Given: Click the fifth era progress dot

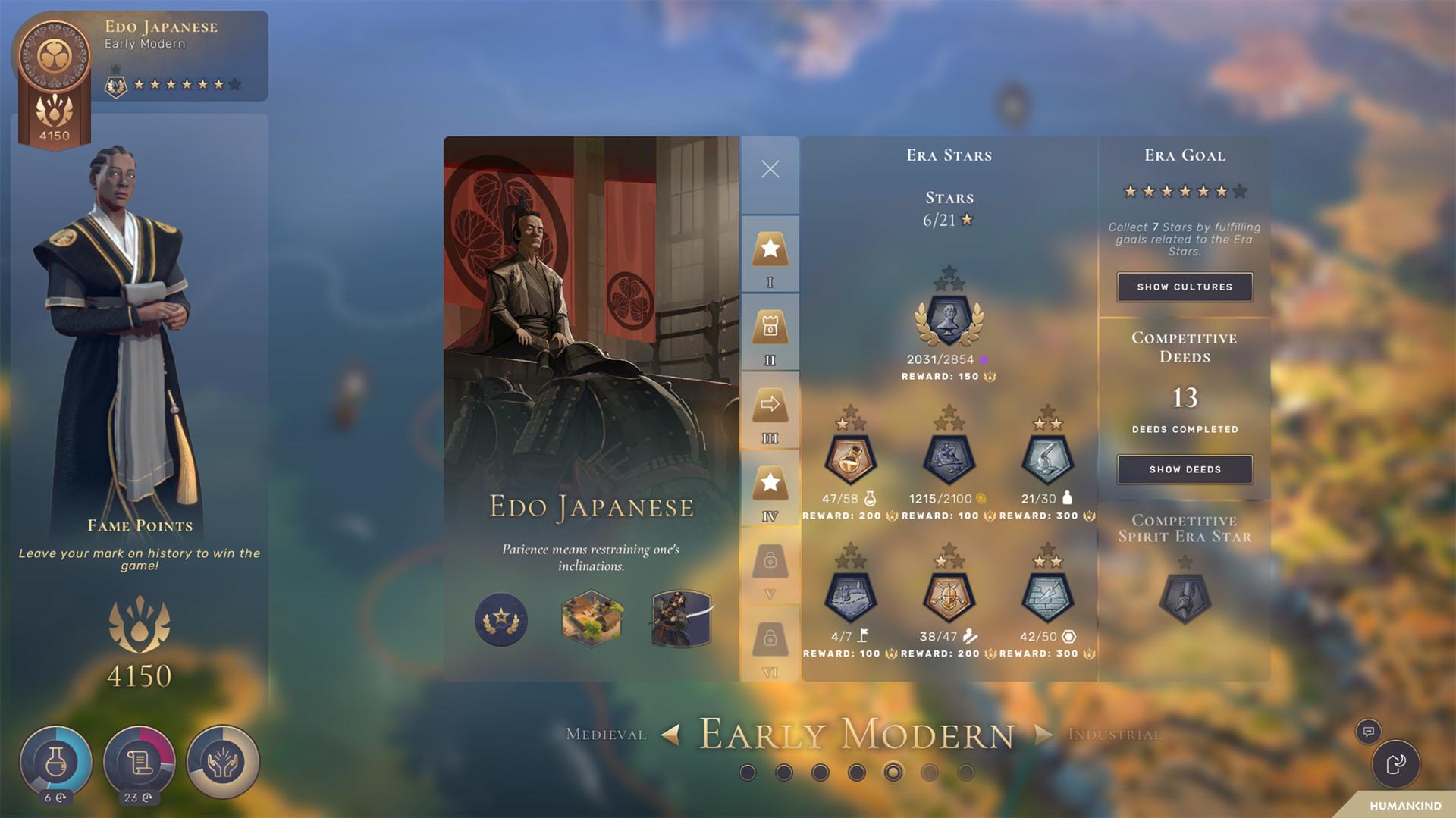Looking at the screenshot, I should click(x=894, y=772).
